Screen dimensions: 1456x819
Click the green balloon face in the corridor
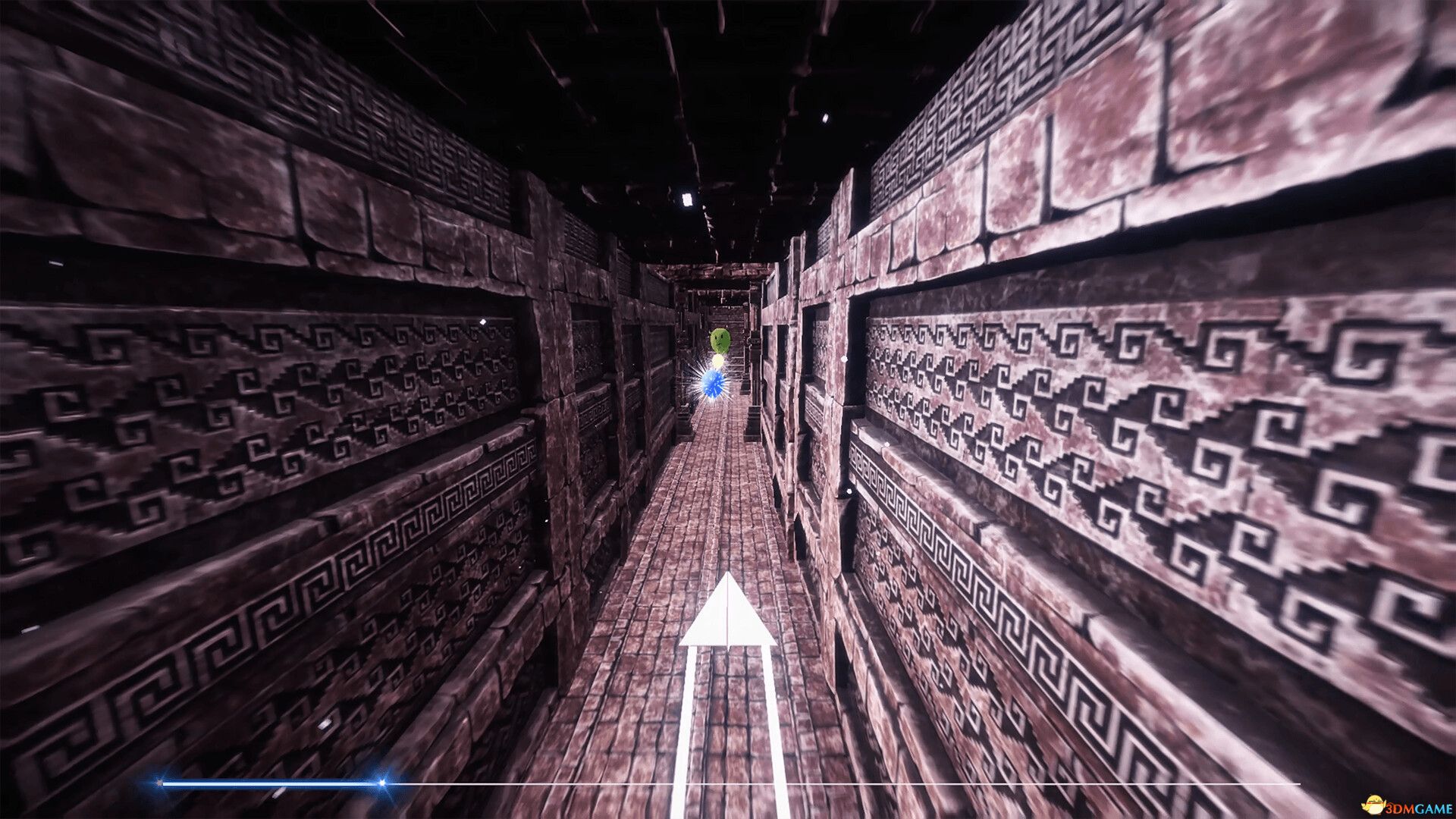pyautogui.click(x=719, y=340)
